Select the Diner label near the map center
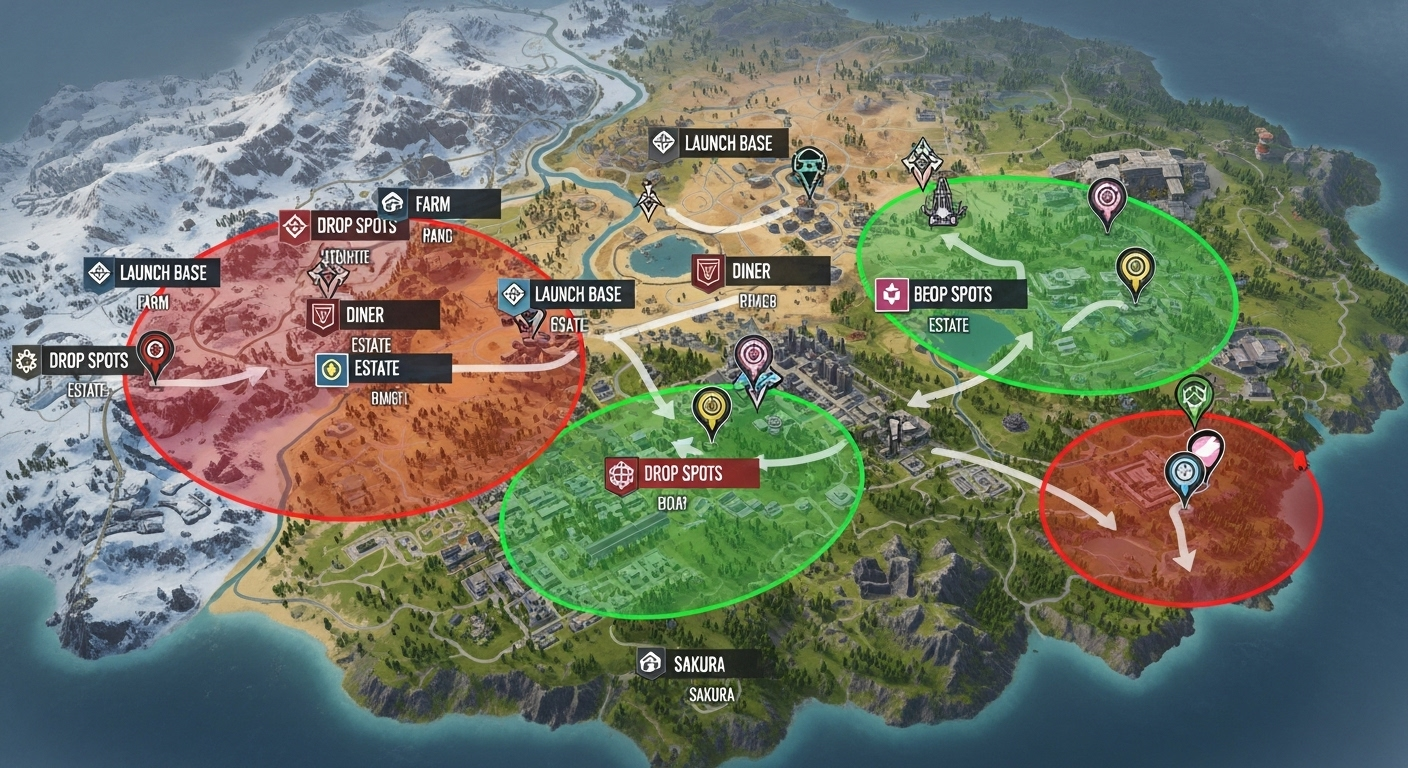The height and width of the screenshot is (768, 1408). [x=752, y=270]
